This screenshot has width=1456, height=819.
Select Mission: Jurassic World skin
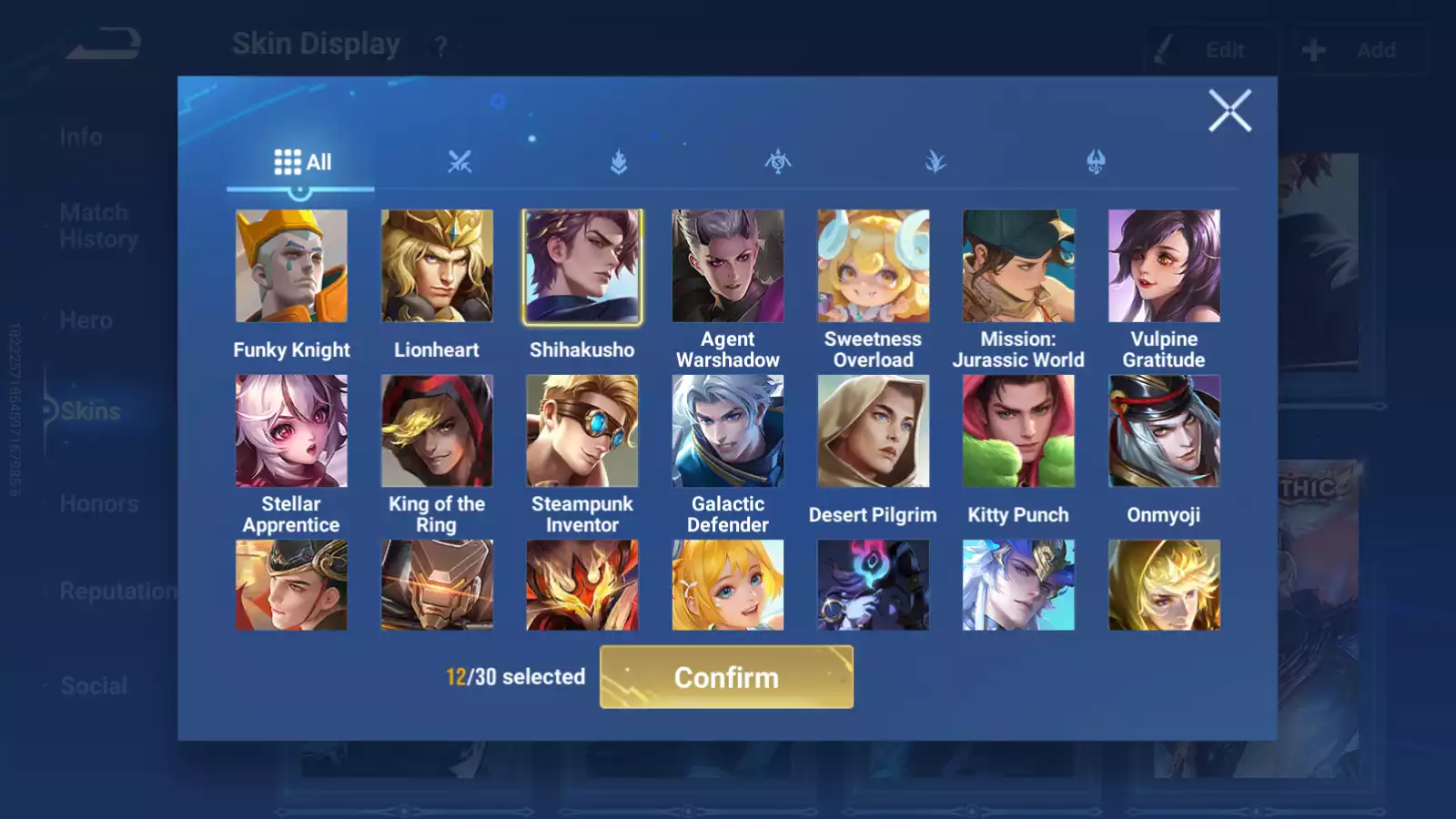point(1018,266)
